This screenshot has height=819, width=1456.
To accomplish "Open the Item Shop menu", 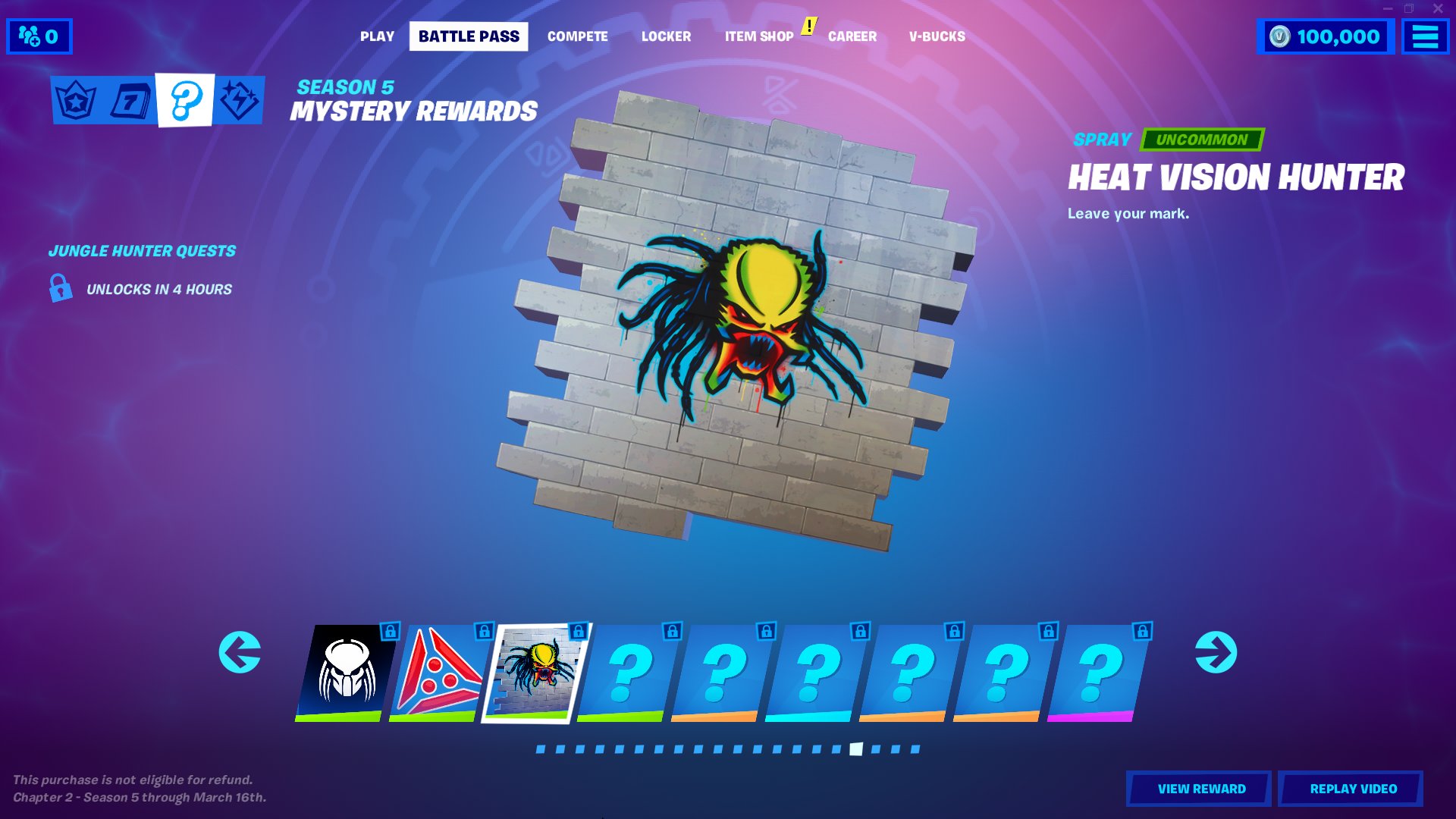I will (x=758, y=36).
